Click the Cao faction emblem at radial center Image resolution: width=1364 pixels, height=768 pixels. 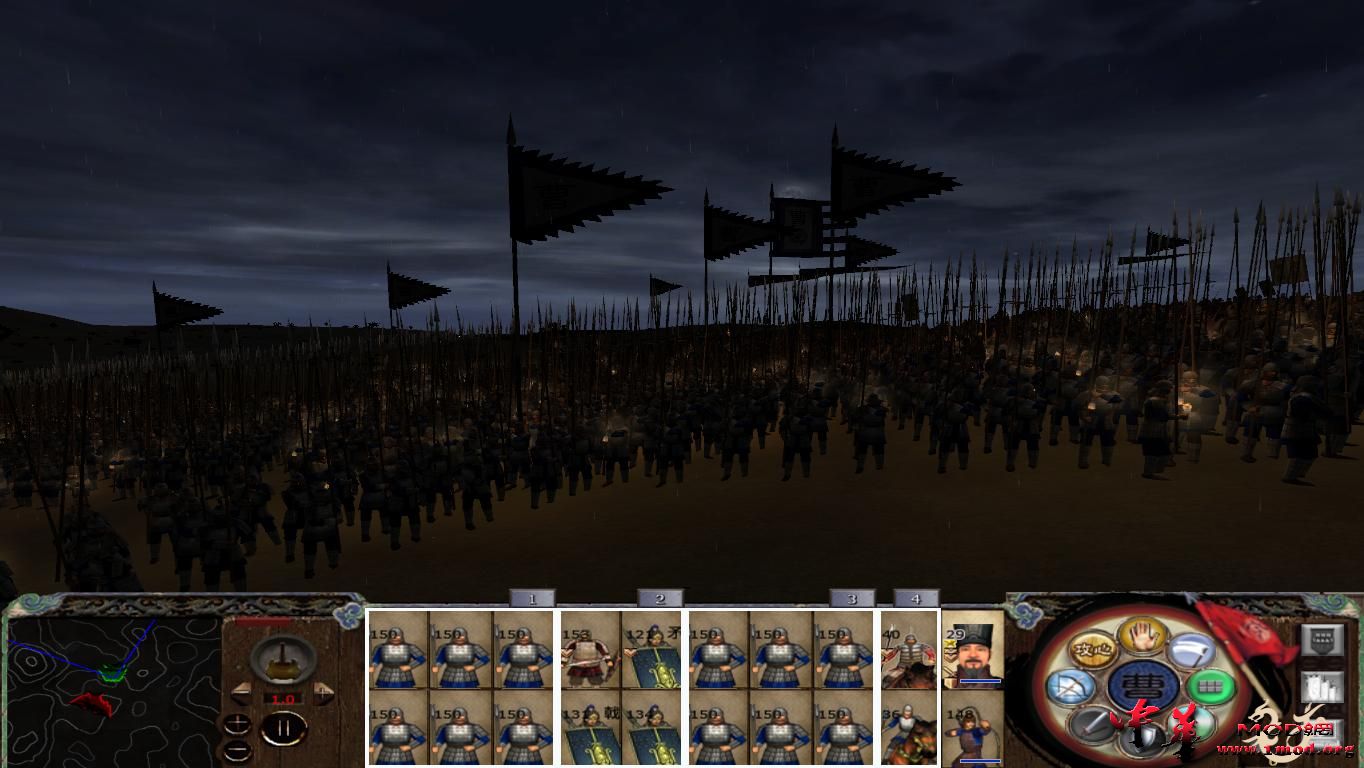(x=1142, y=686)
